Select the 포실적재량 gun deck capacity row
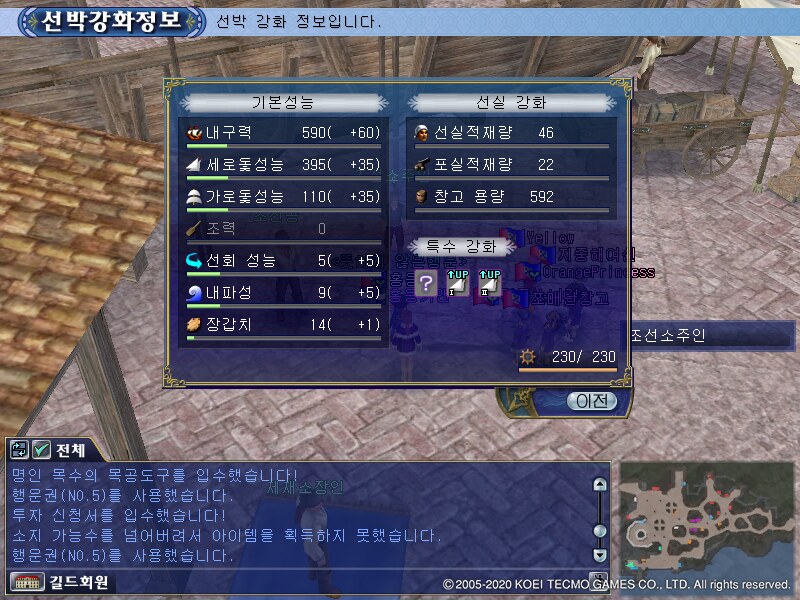This screenshot has height=600, width=800. (x=510, y=165)
